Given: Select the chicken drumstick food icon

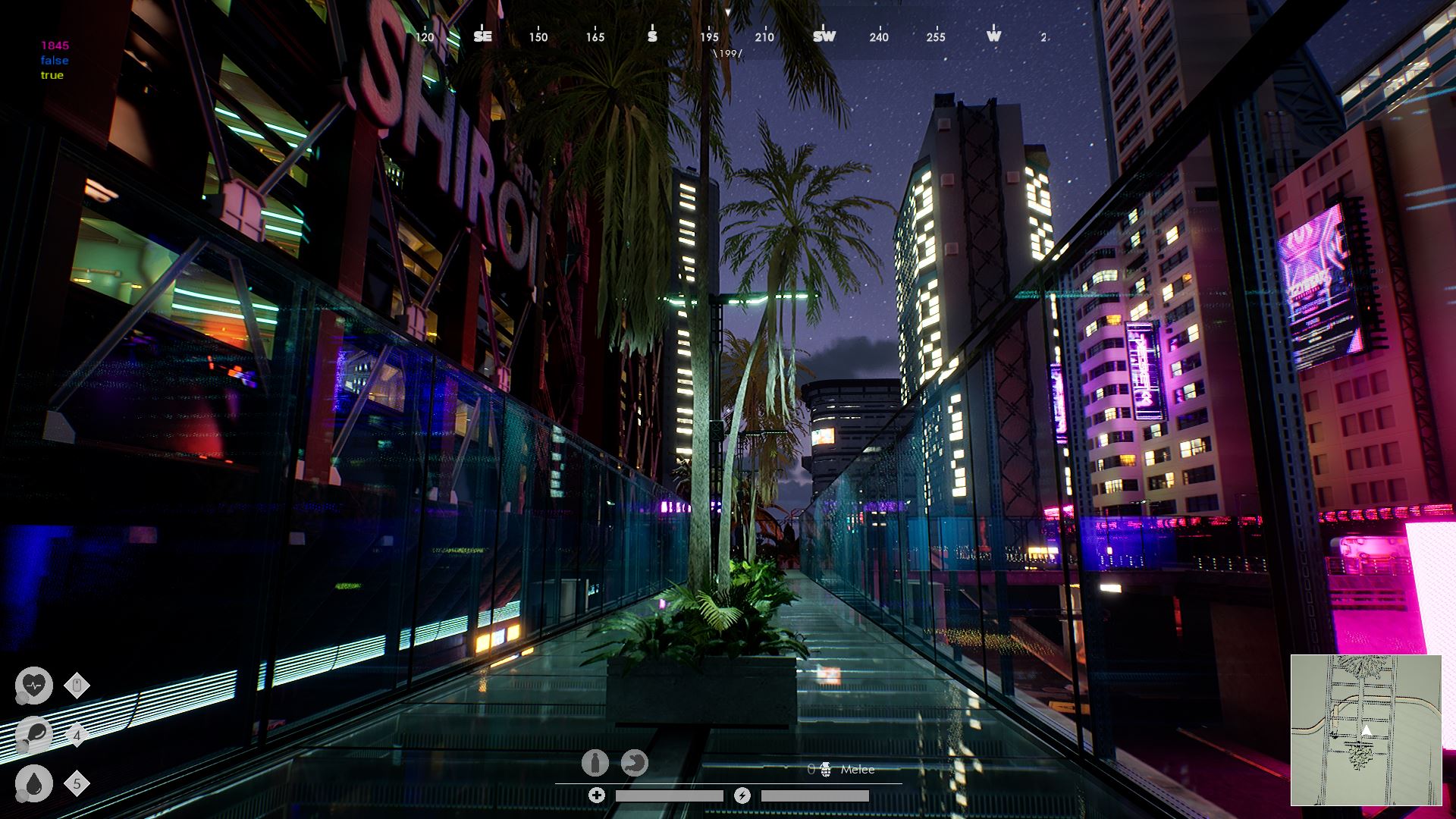Looking at the screenshot, I should pyautogui.click(x=34, y=734).
